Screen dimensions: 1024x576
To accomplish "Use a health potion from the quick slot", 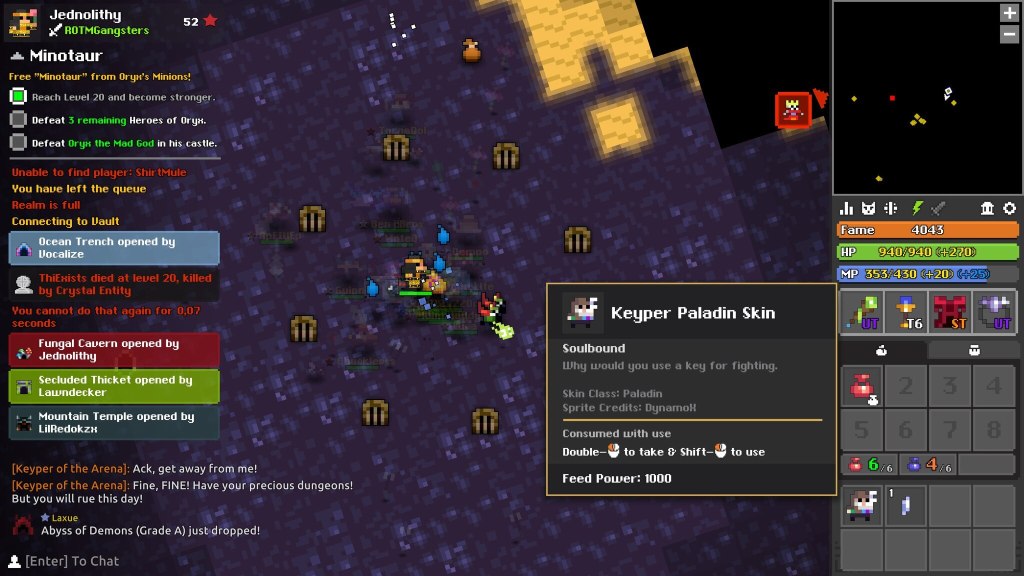I will (866, 464).
